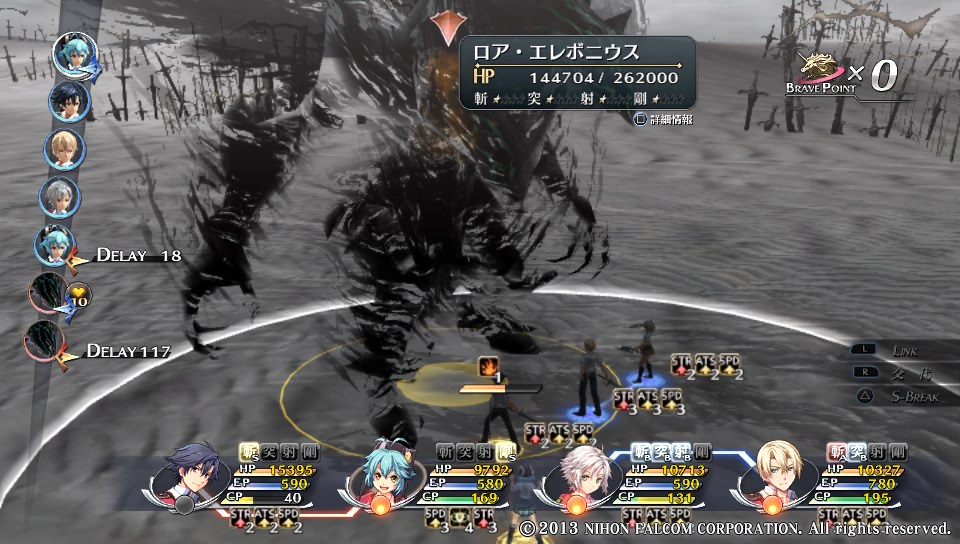Click the enemy turn icon with heart badge

pyautogui.click(x=49, y=294)
